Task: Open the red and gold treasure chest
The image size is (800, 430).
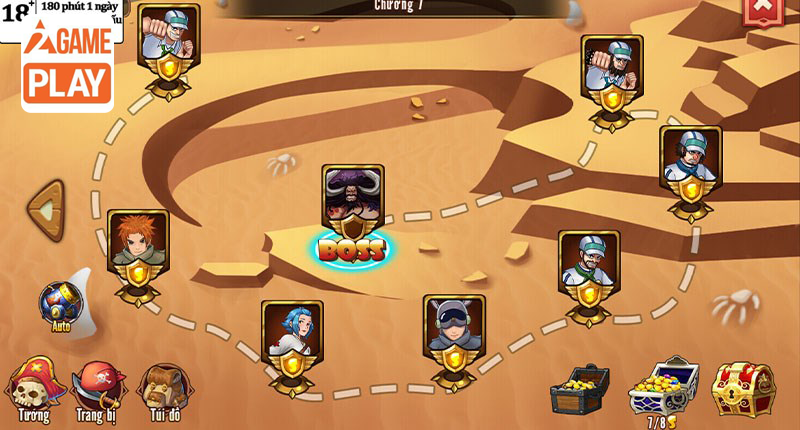Action: 742,389
